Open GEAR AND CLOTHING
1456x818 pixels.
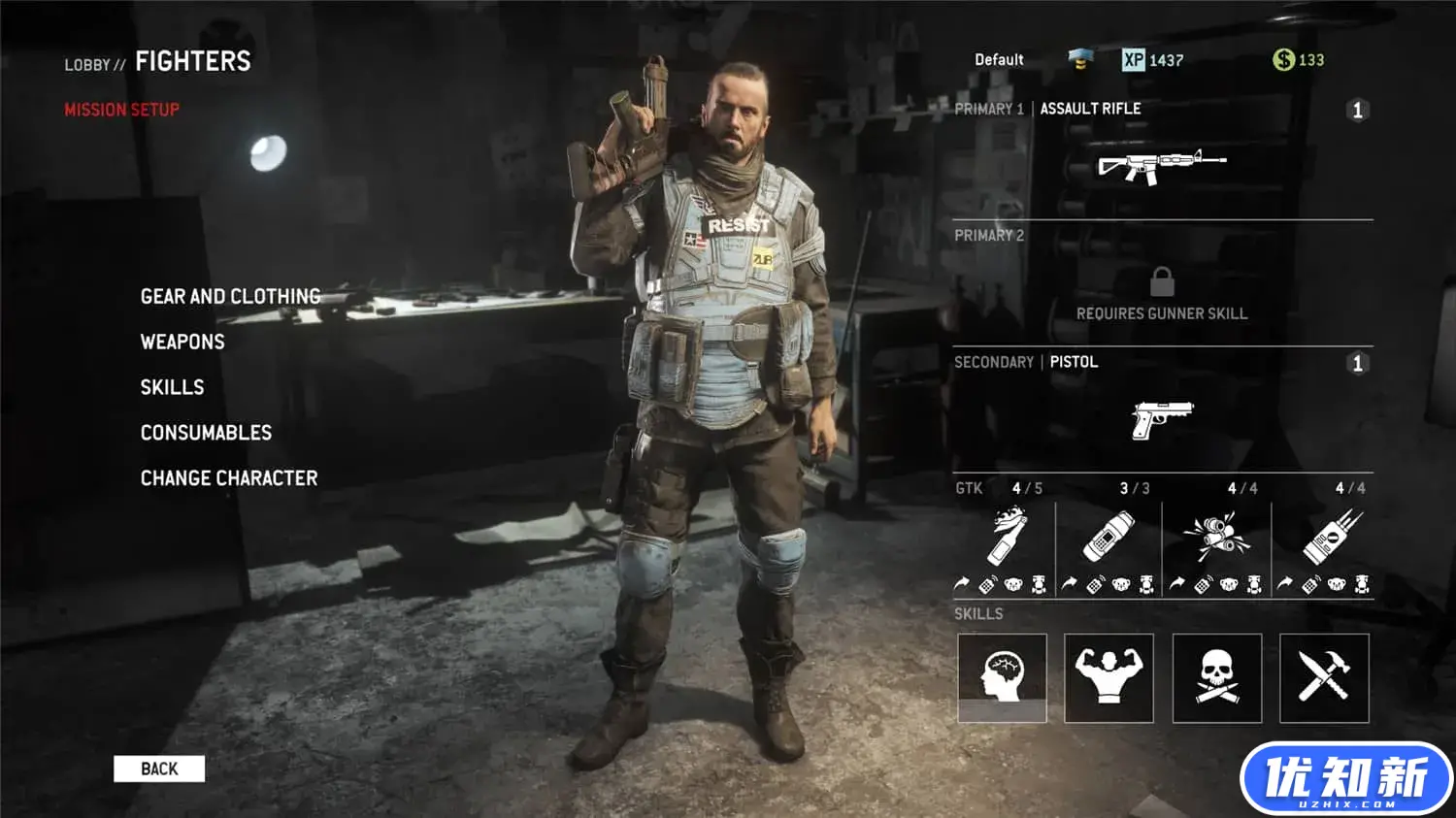[230, 296]
